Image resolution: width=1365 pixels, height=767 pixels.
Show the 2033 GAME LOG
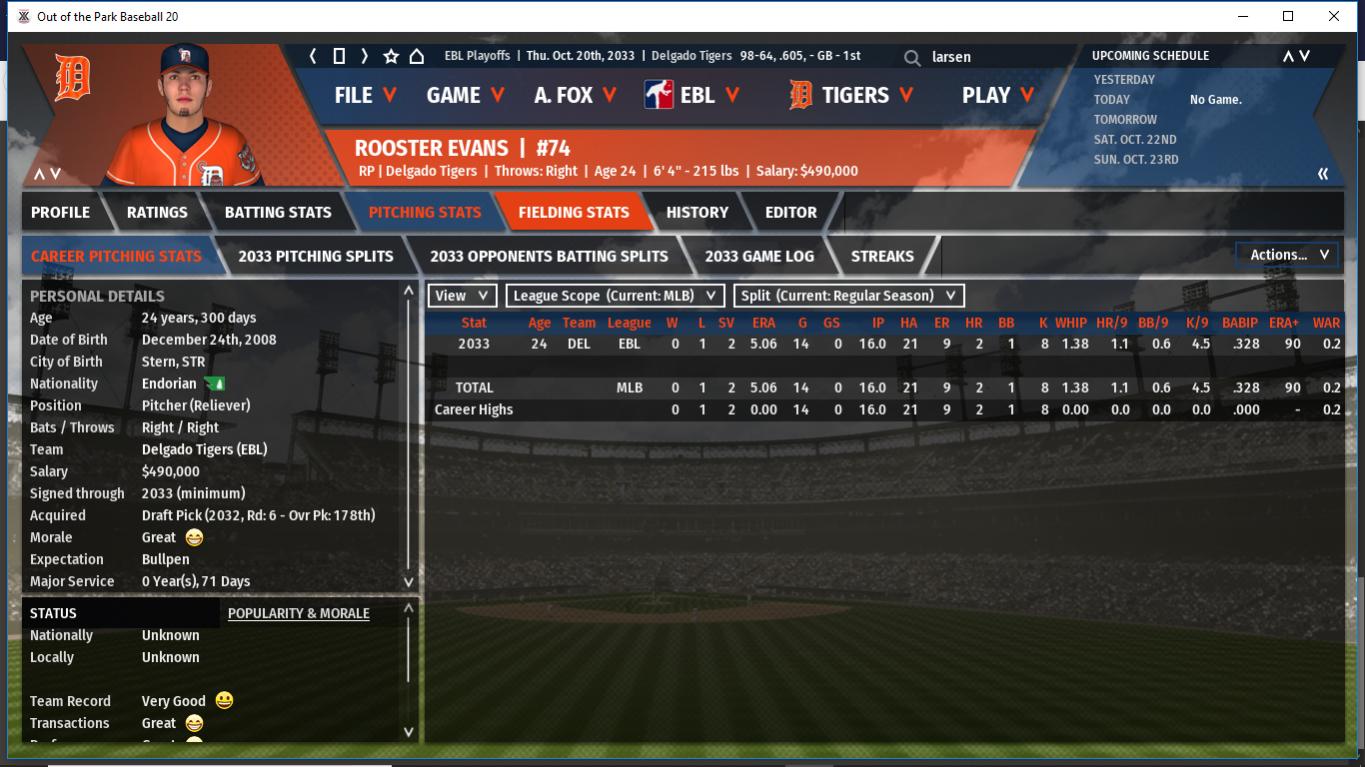click(x=759, y=256)
